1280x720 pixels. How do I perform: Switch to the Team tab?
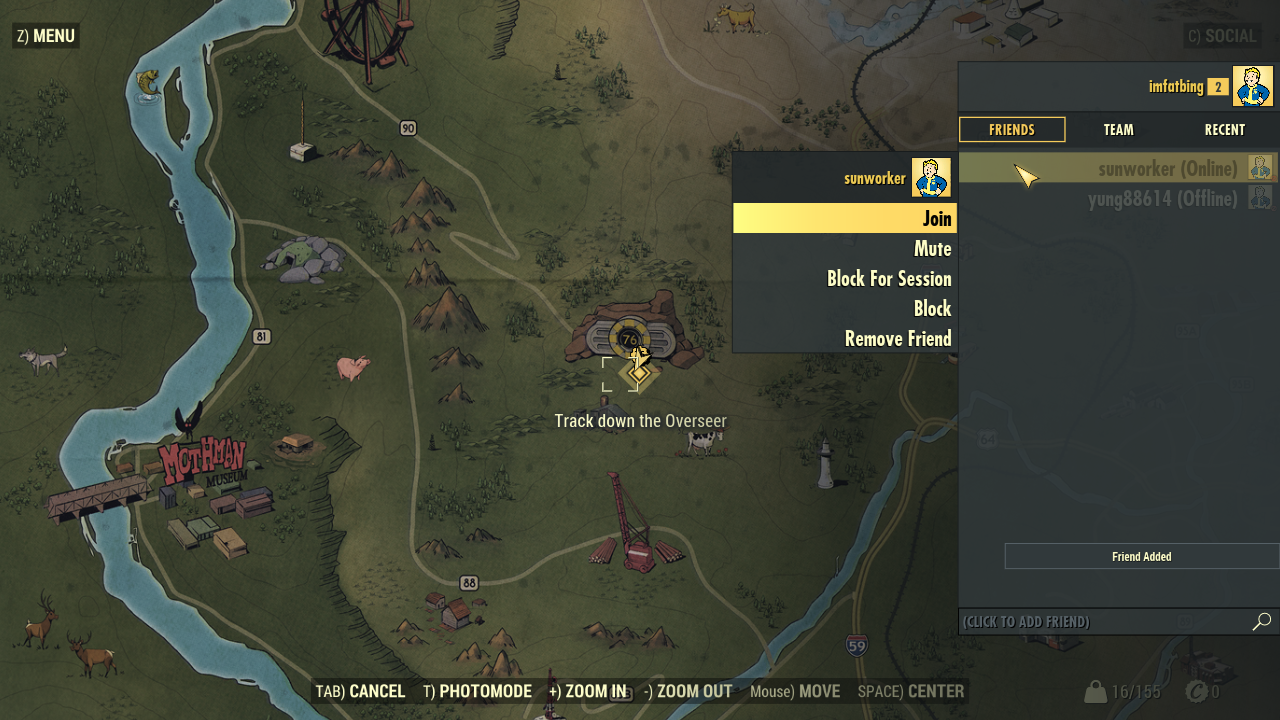[x=1118, y=130]
